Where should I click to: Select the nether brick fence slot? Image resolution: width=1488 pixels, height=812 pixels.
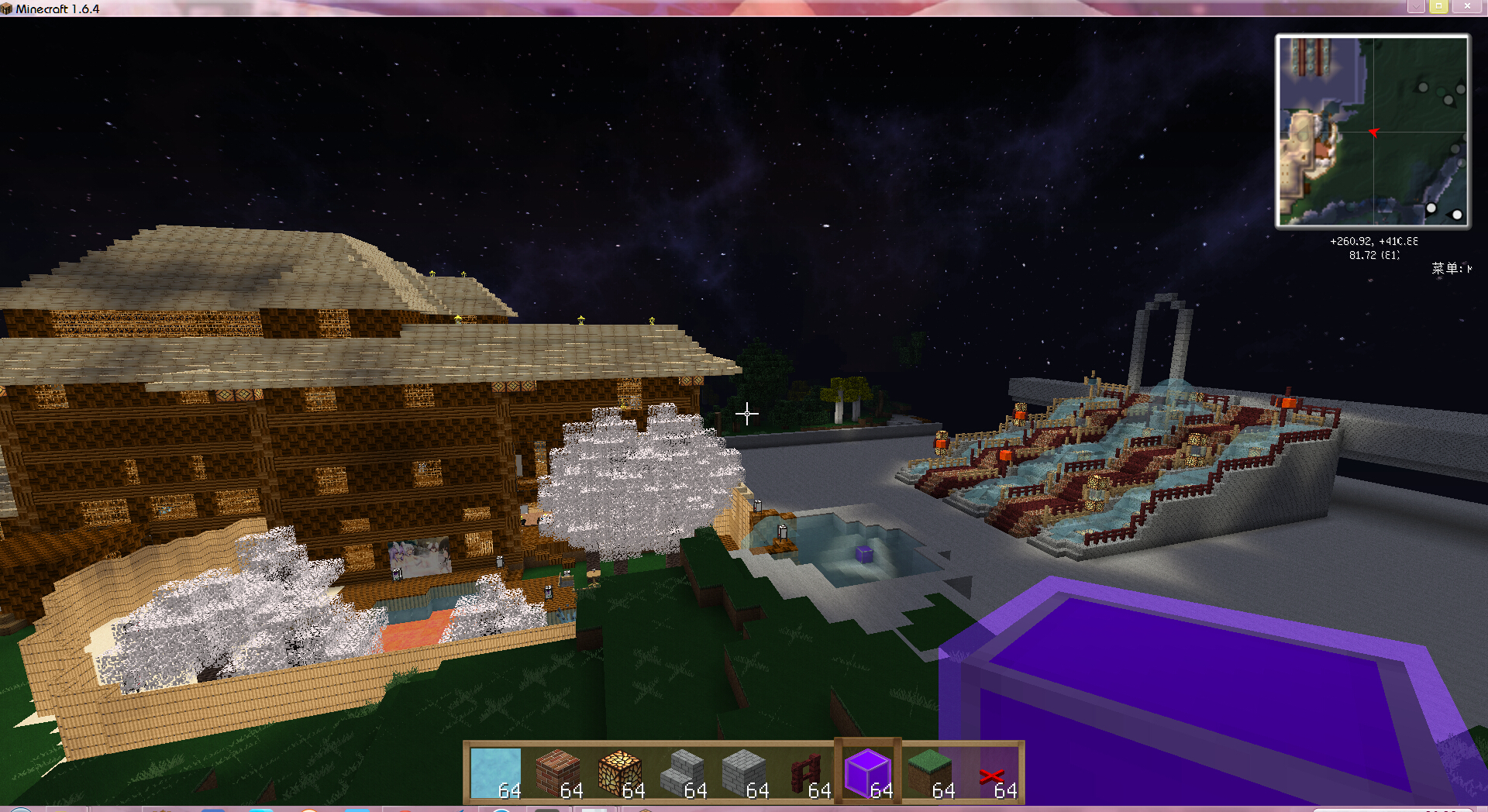coord(806,772)
